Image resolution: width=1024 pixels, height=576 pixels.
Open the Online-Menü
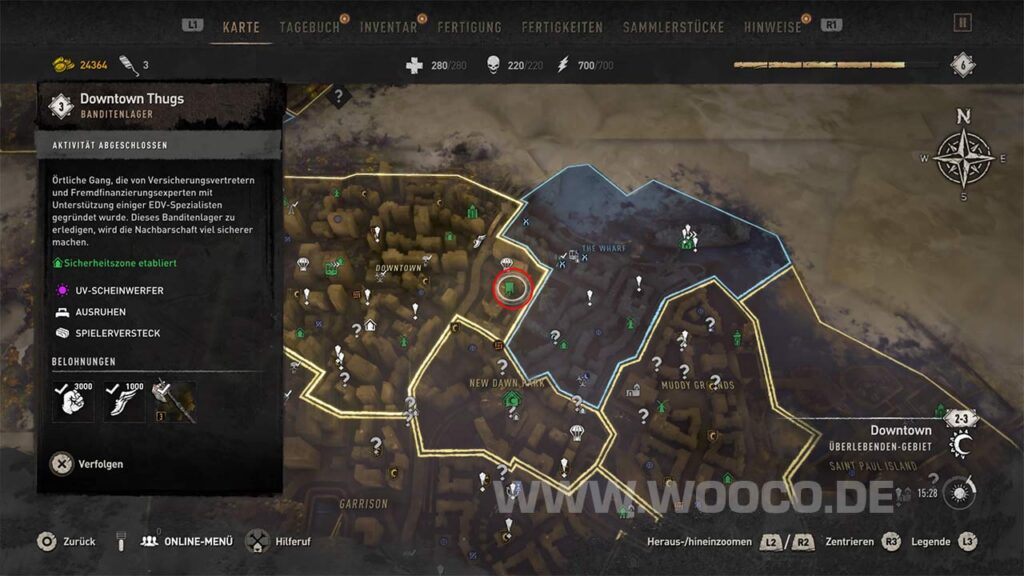187,541
